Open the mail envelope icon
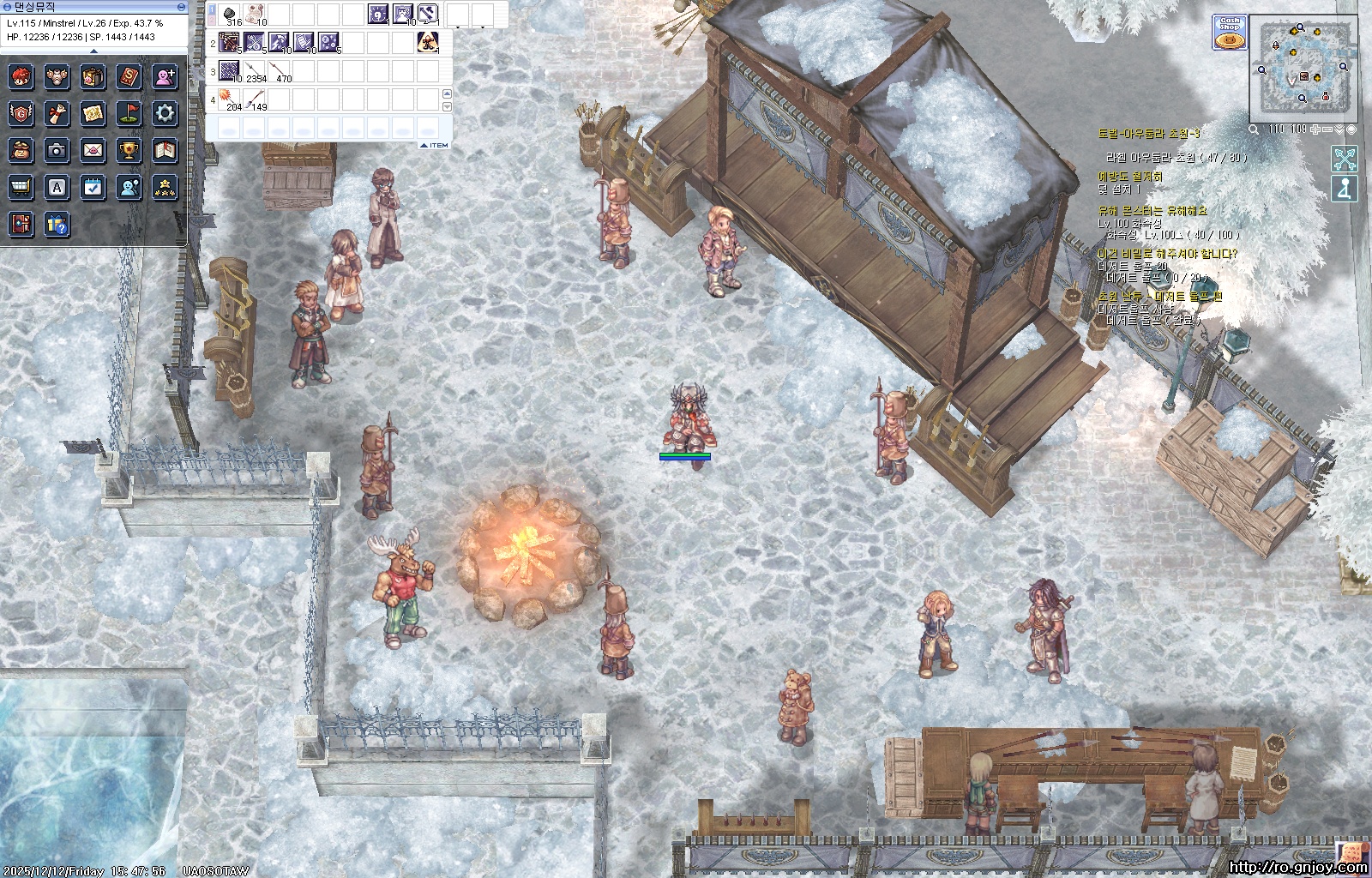The image size is (1372, 878). (93, 150)
